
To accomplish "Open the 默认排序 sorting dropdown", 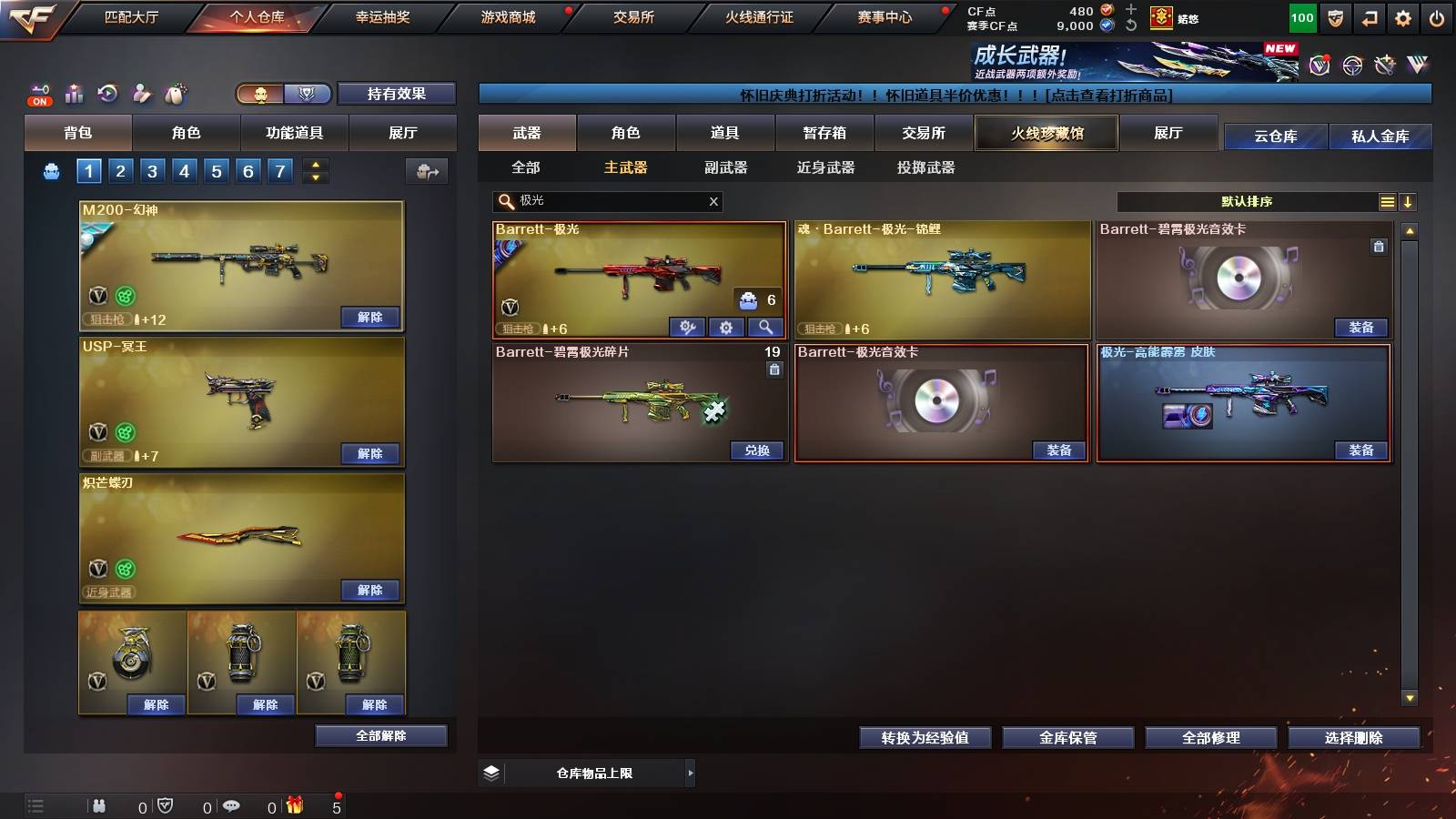I will point(1247,201).
